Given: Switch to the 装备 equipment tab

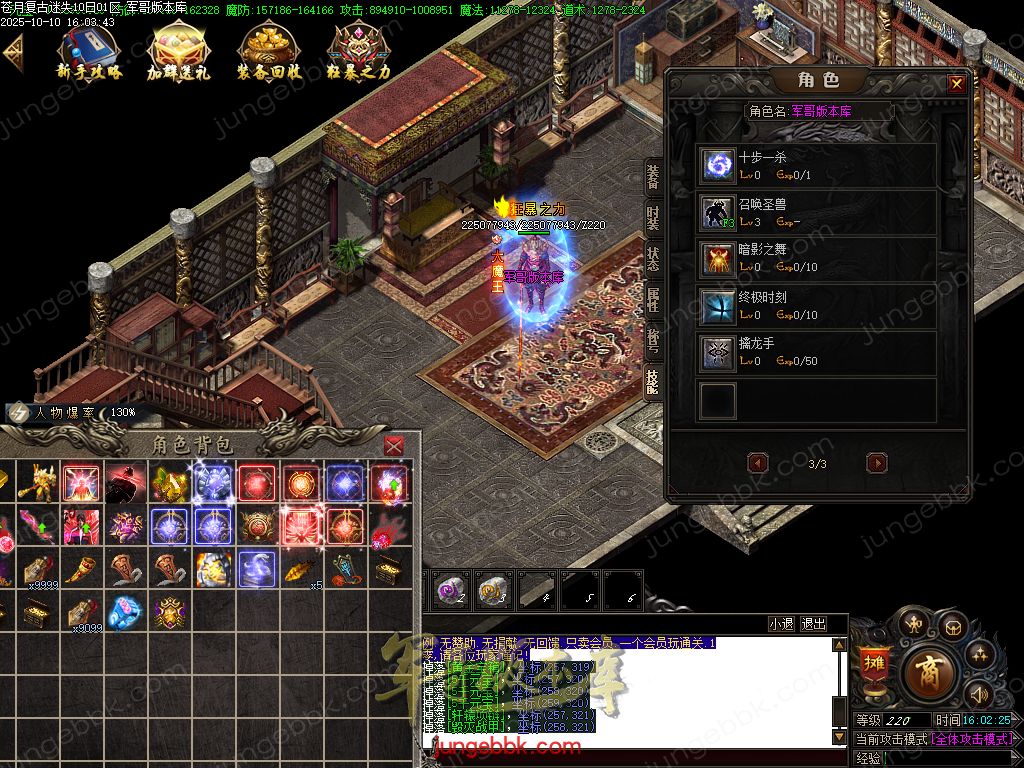Looking at the screenshot, I should click(653, 178).
